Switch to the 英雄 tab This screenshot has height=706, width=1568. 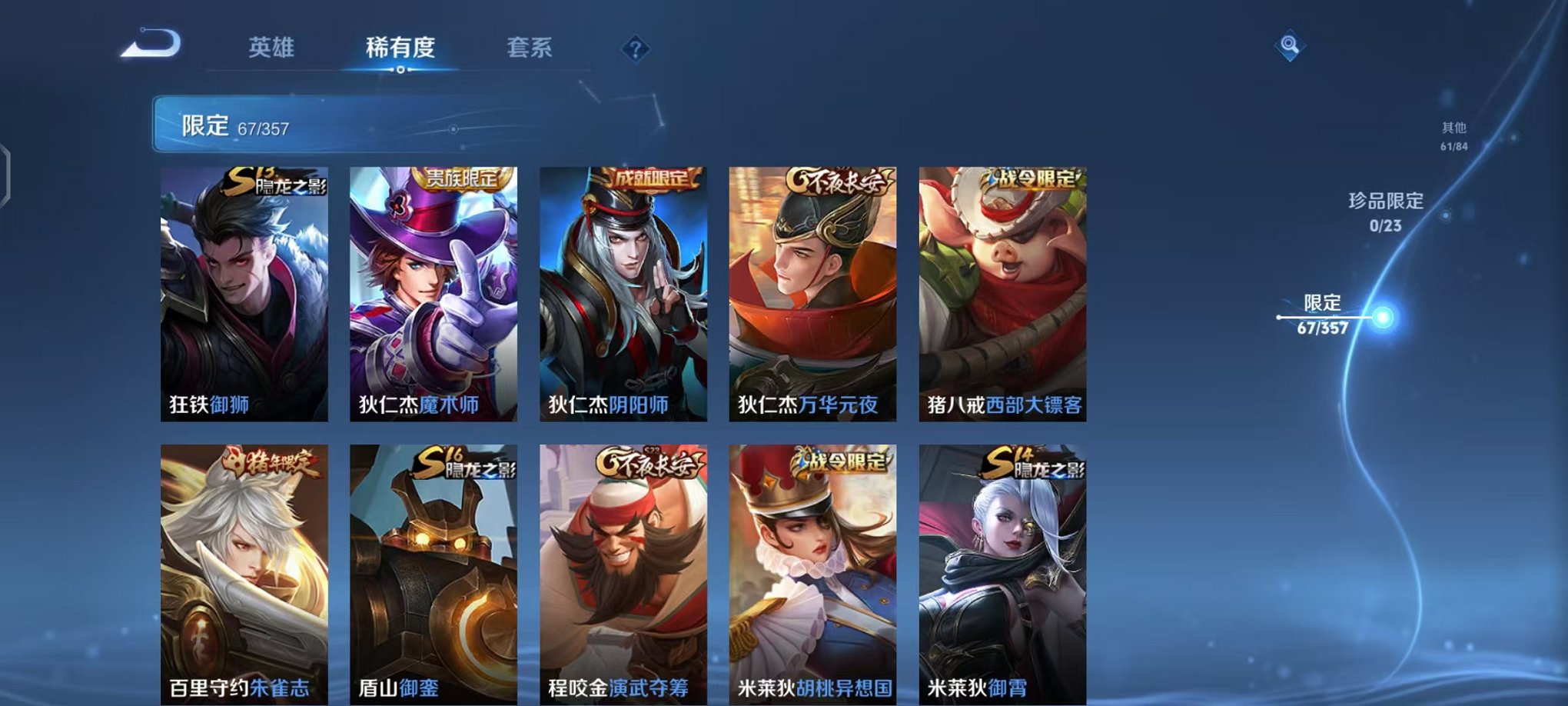tap(271, 48)
